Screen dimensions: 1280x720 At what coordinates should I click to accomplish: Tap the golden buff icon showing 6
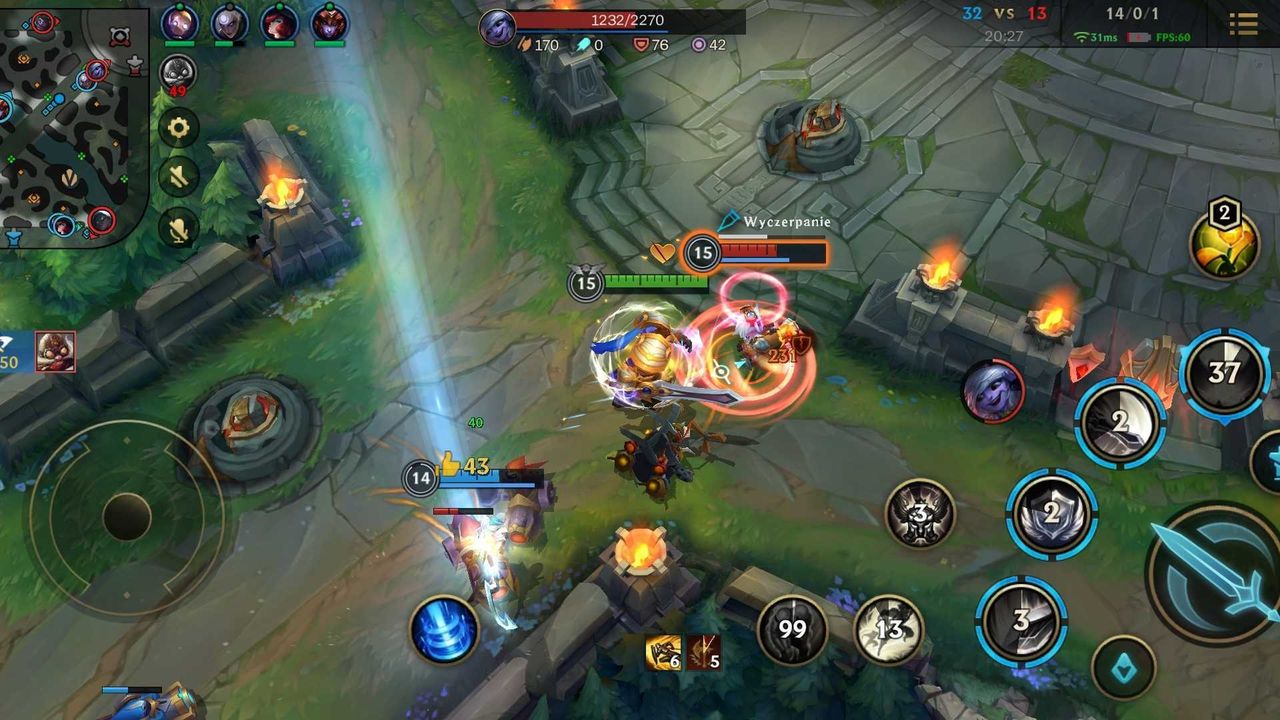663,652
